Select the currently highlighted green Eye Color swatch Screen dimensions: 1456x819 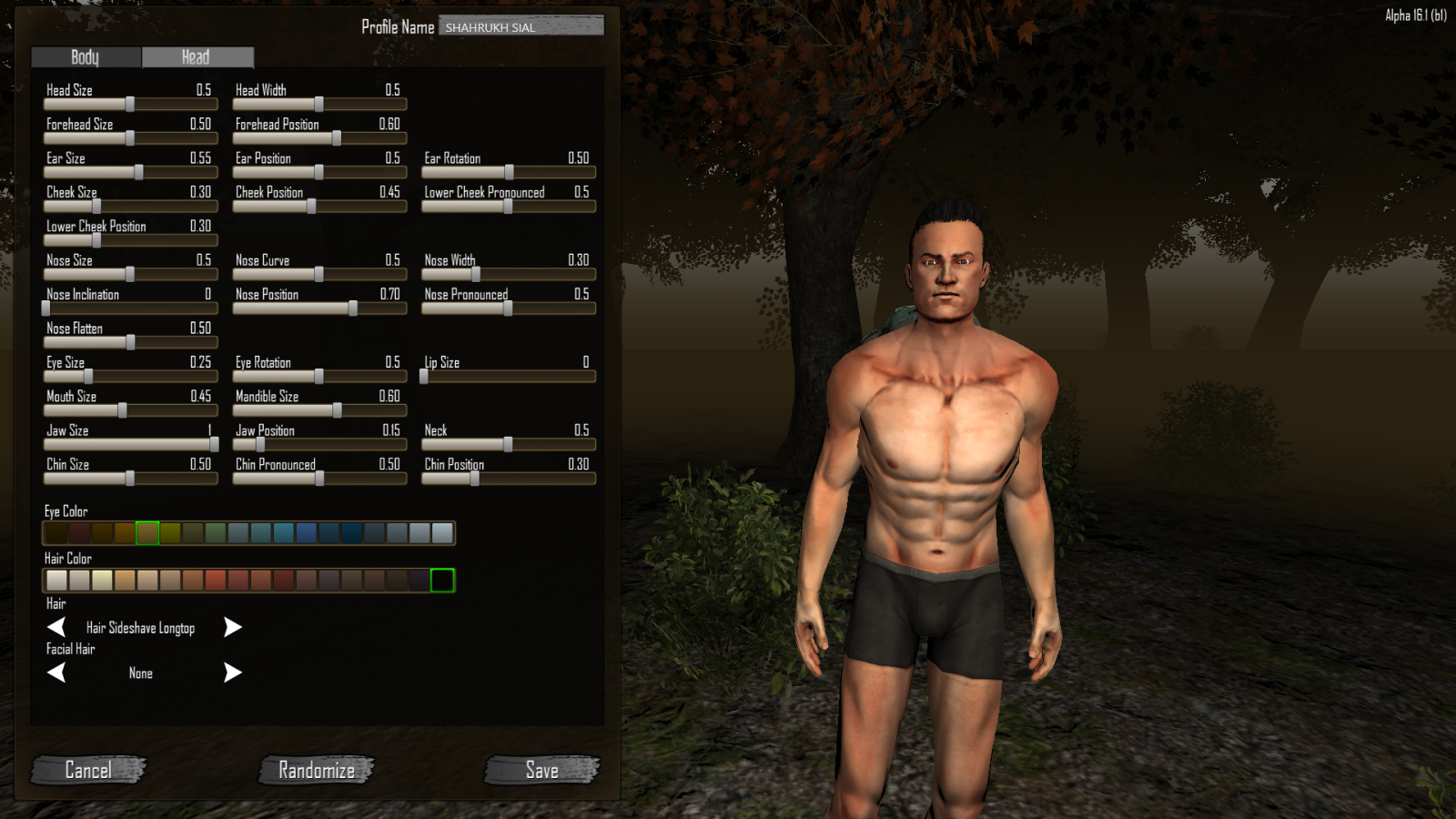pyautogui.click(x=147, y=532)
